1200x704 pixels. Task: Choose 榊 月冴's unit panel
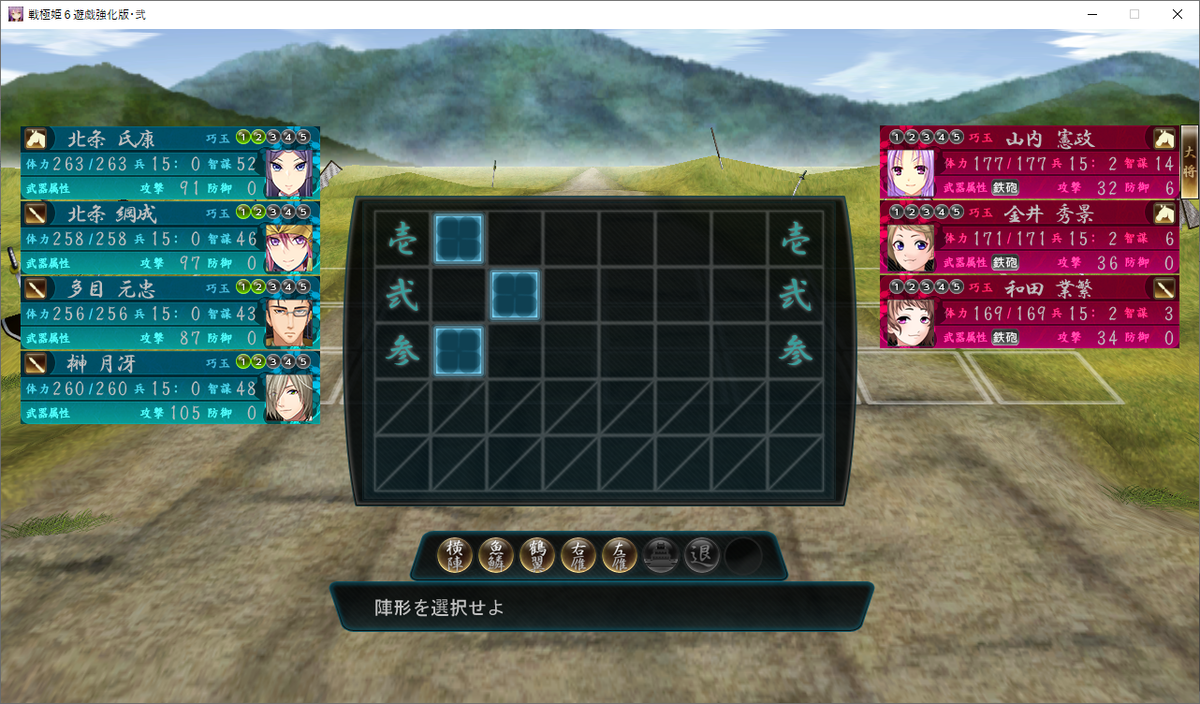tap(170, 387)
